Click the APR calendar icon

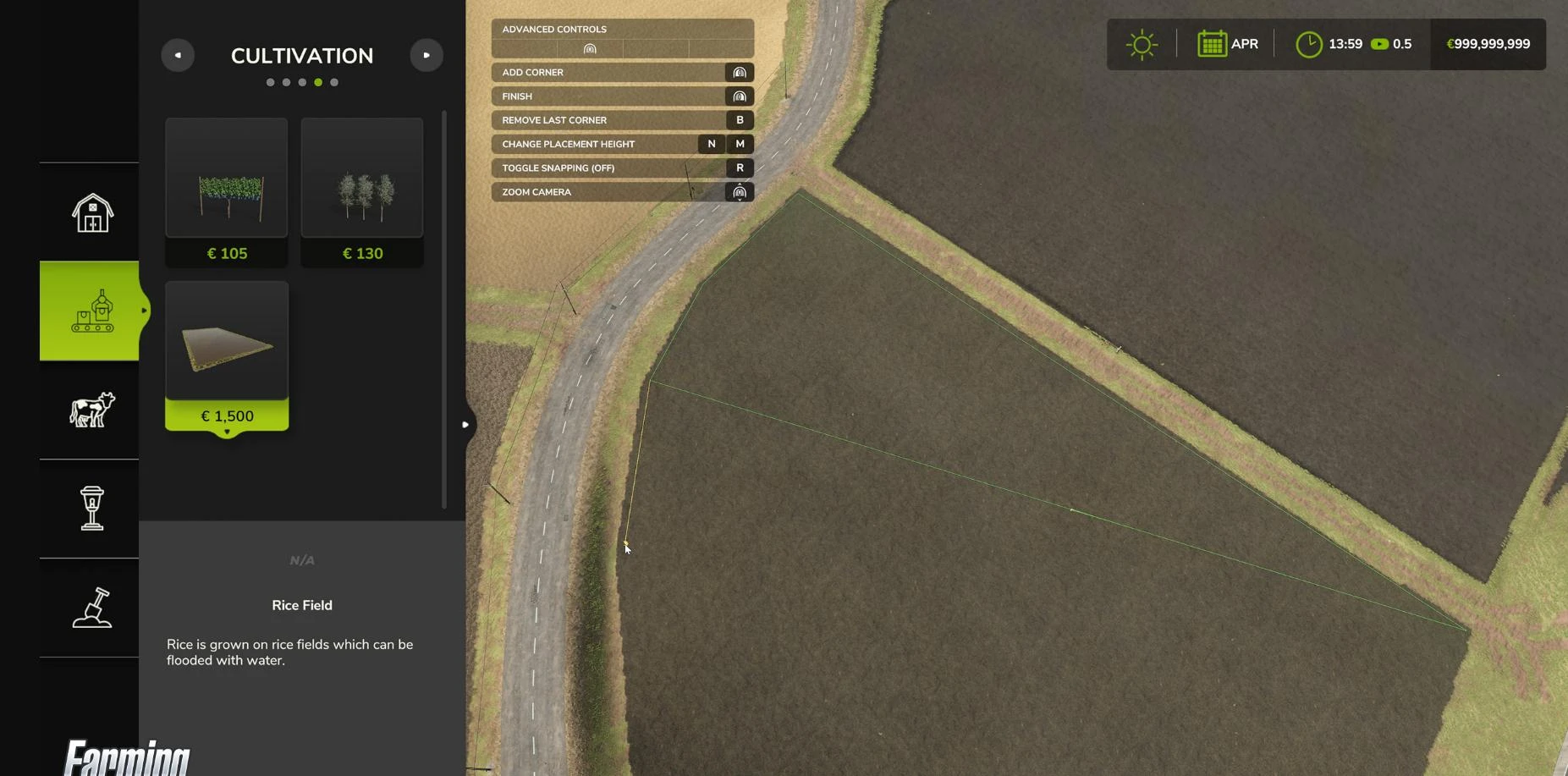click(x=1213, y=43)
